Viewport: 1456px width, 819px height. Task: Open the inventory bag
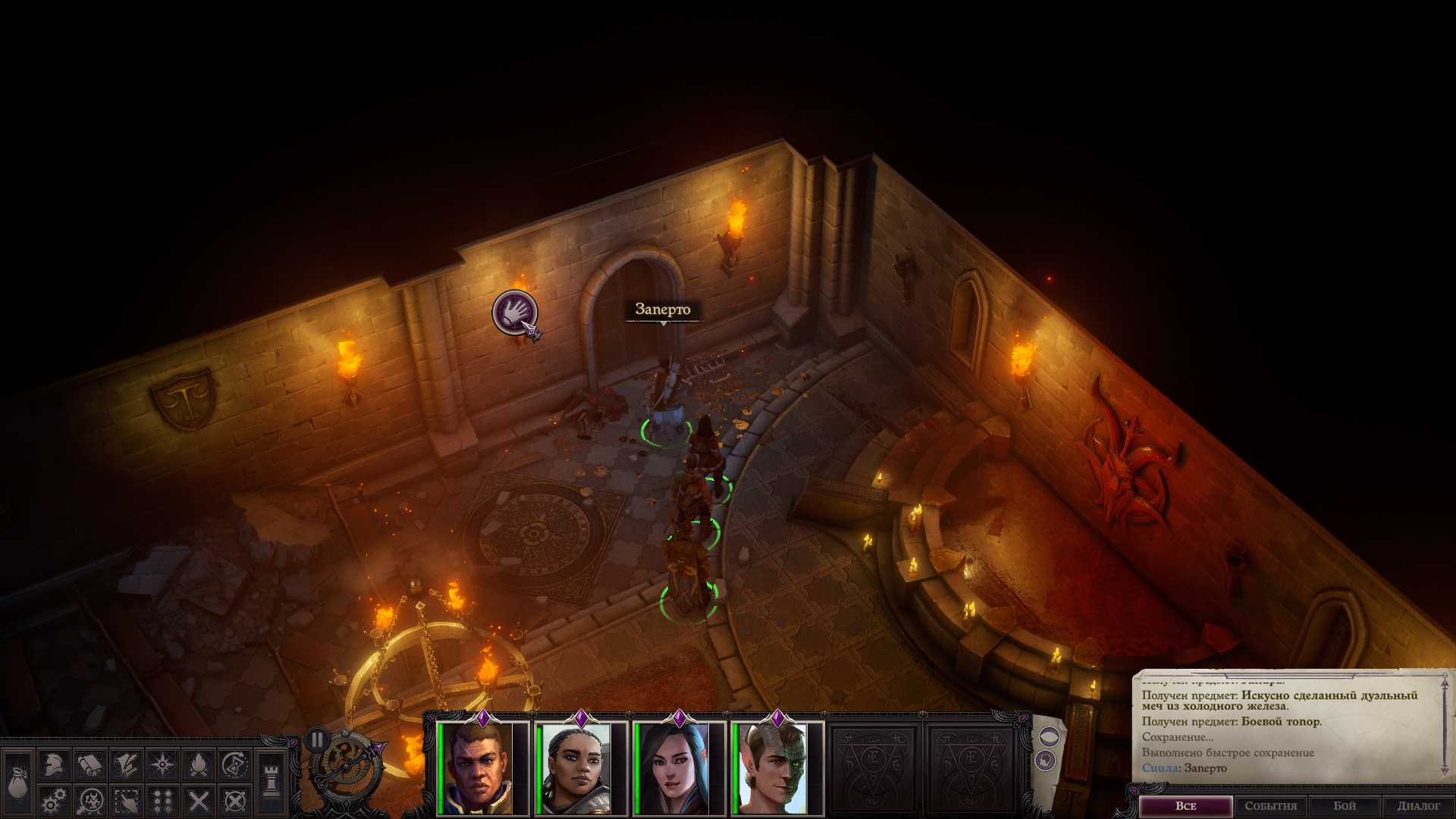[x=17, y=782]
